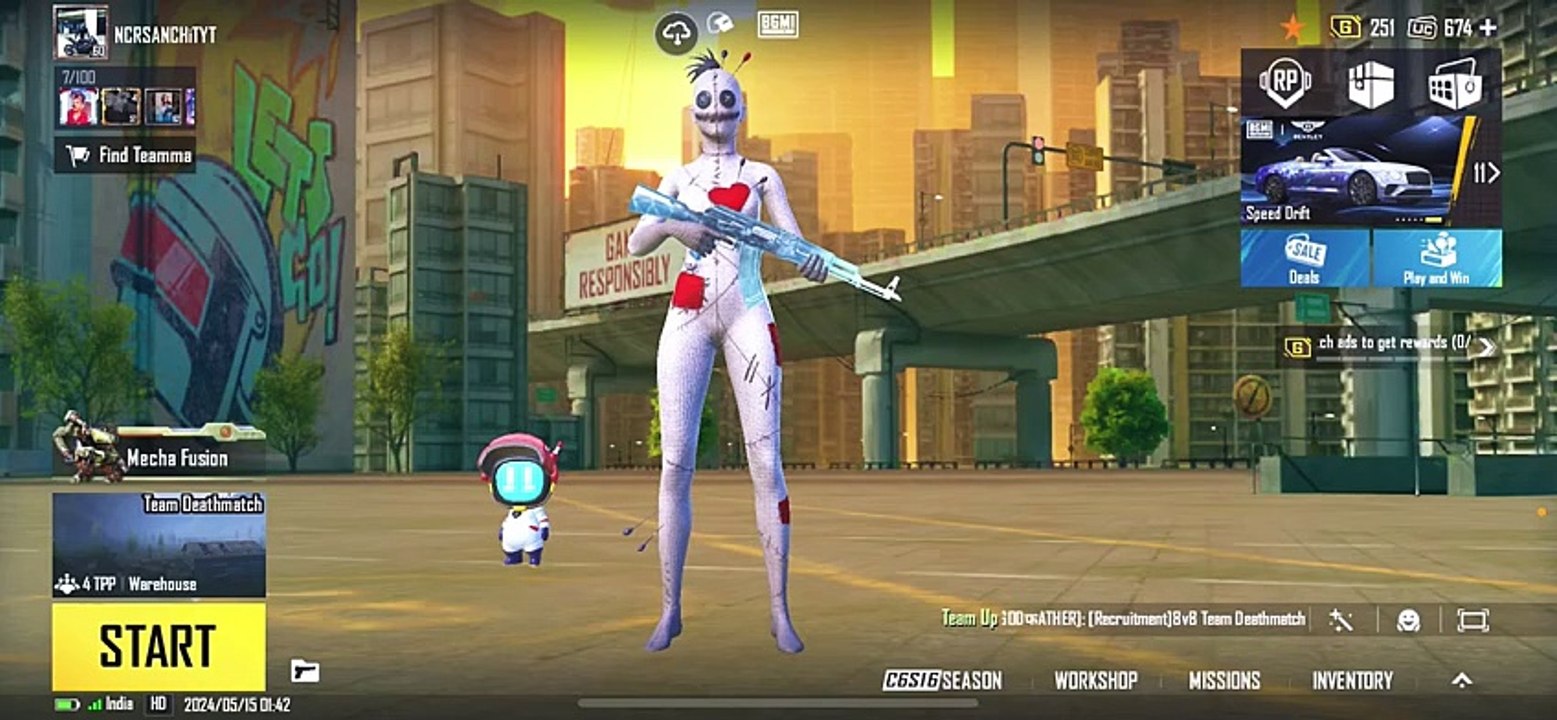Click Find Teammates
1557x720 pixels.
[125, 155]
